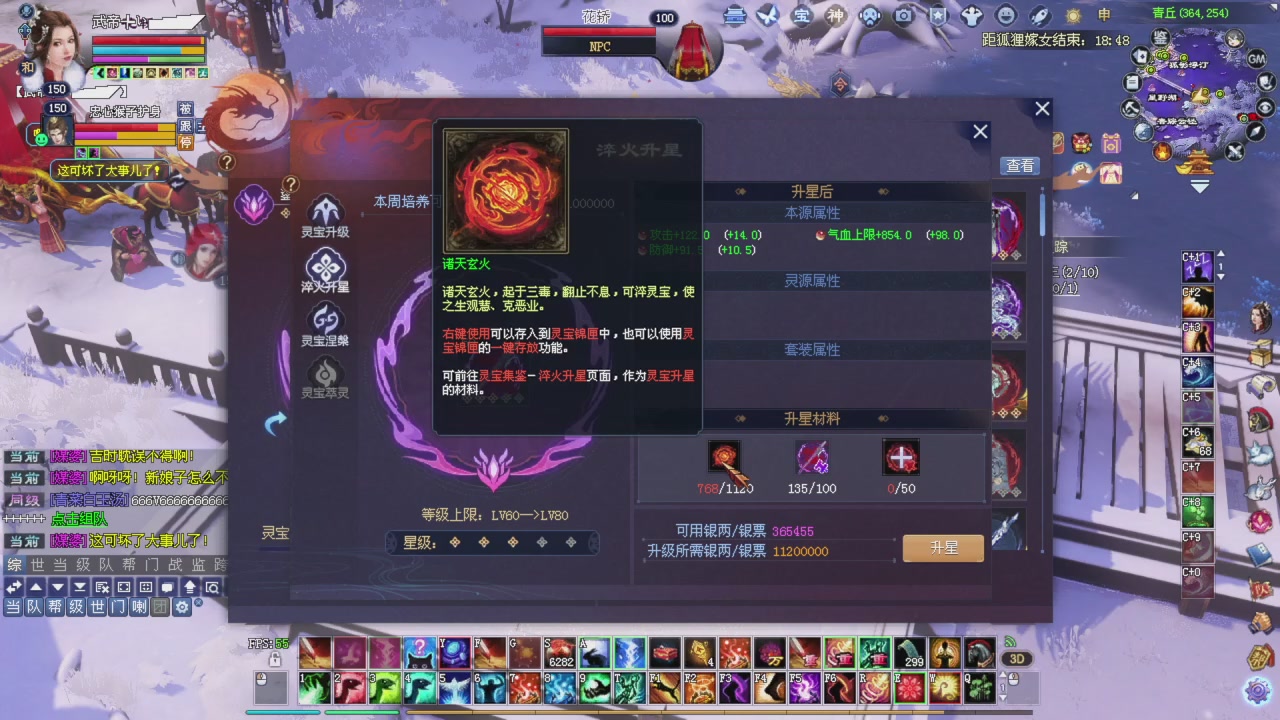Viewport: 1280px width, 720px height.
Task: Toggle the 喇 horn channel filter
Action: 139,607
